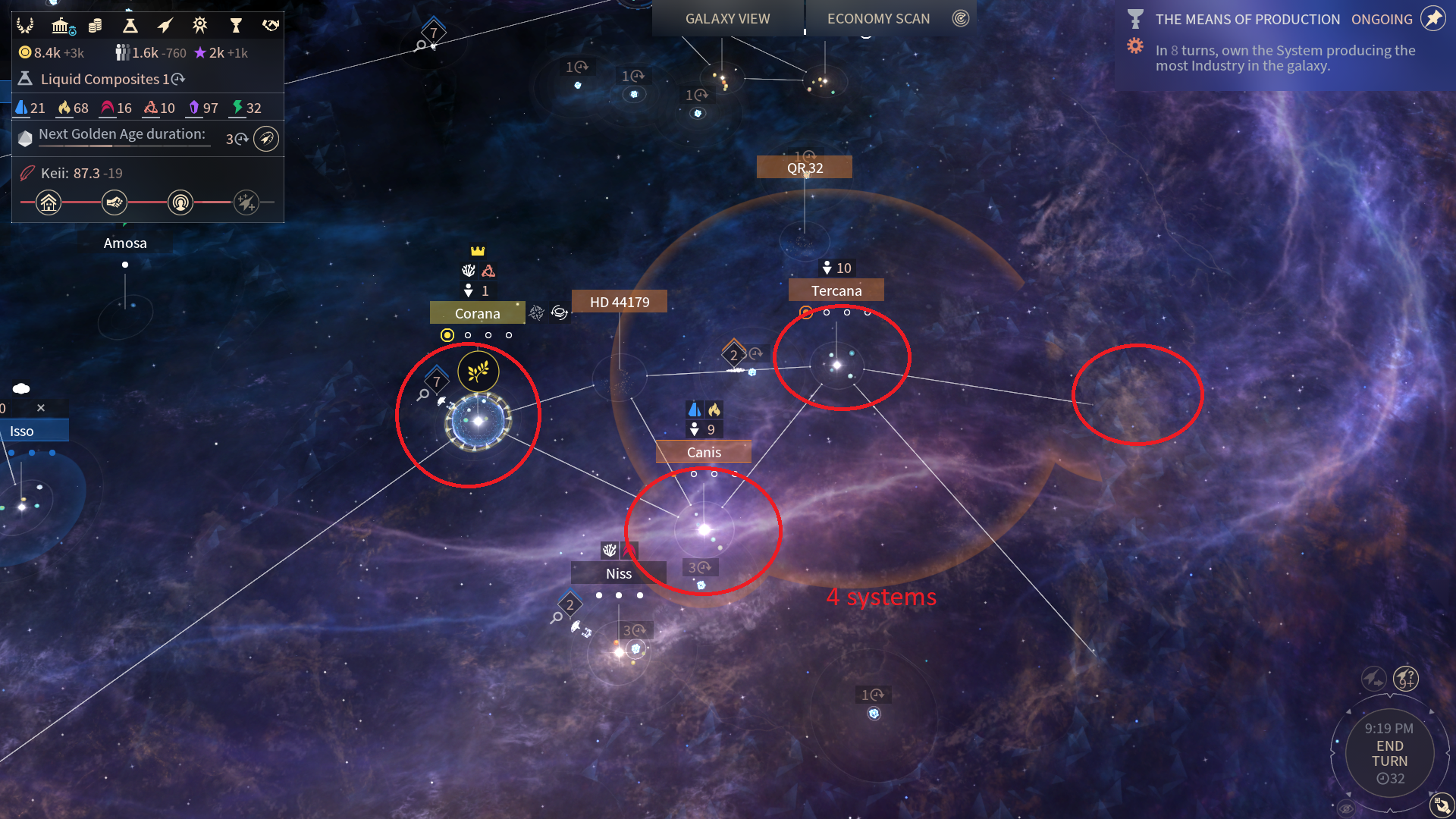
Task: Select the Tercana system label
Action: (x=836, y=290)
